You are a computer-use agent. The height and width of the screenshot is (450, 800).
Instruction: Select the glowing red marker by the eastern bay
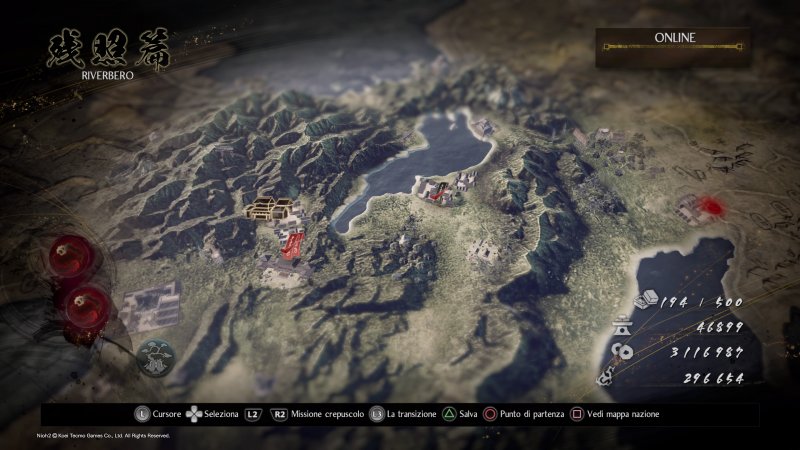[711, 206]
